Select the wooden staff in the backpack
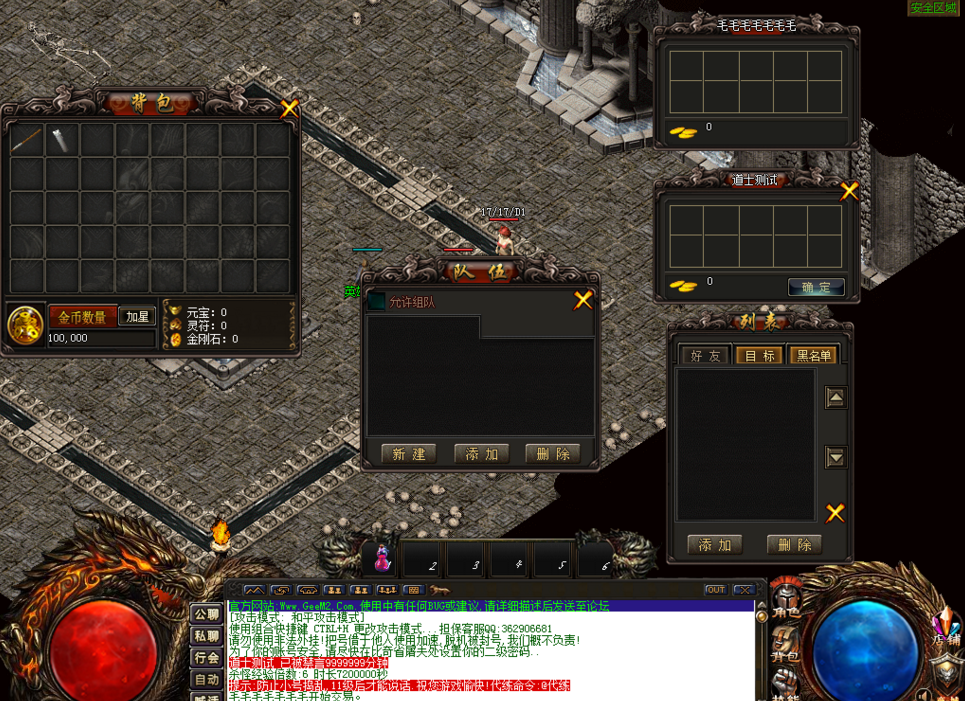The height and width of the screenshot is (701, 965). point(27,140)
